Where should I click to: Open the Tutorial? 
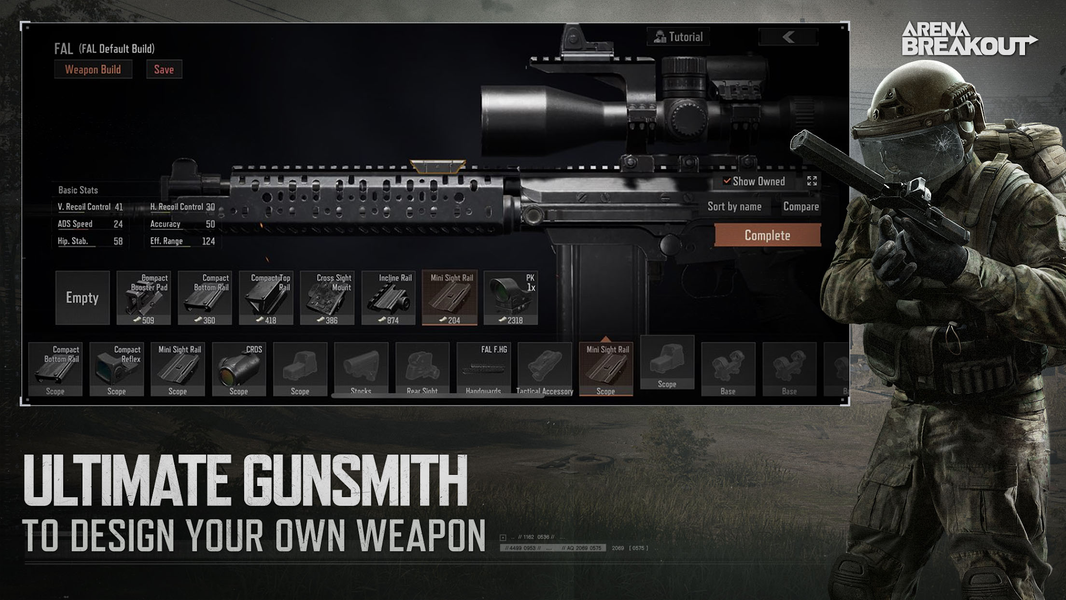[x=678, y=37]
